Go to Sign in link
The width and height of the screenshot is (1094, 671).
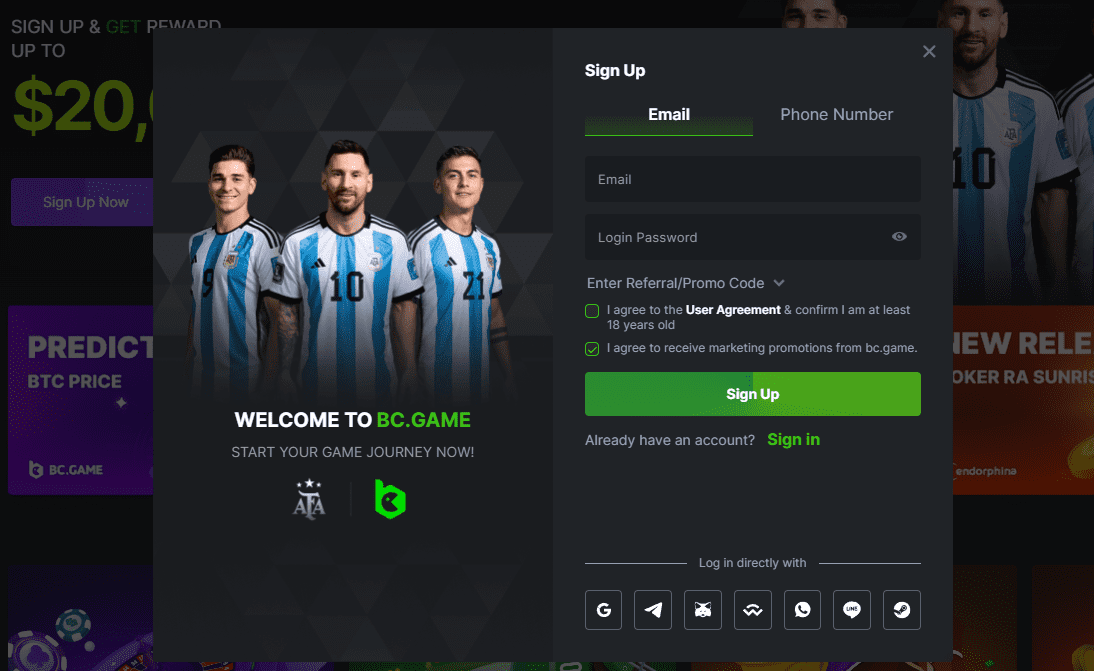click(x=793, y=440)
